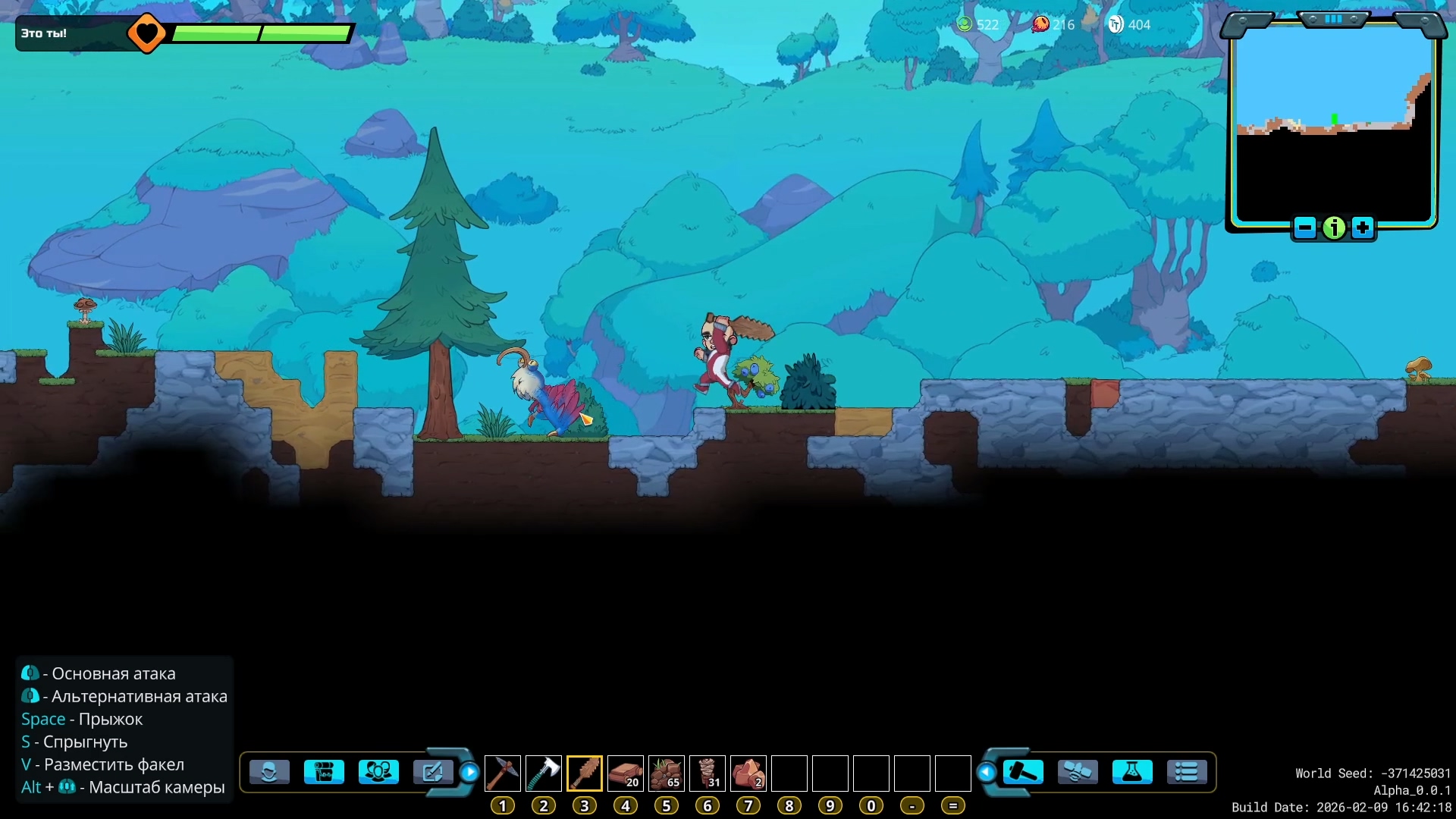Screen dimensions: 1456x819
Task: Open the list menu button
Action: click(x=1187, y=772)
